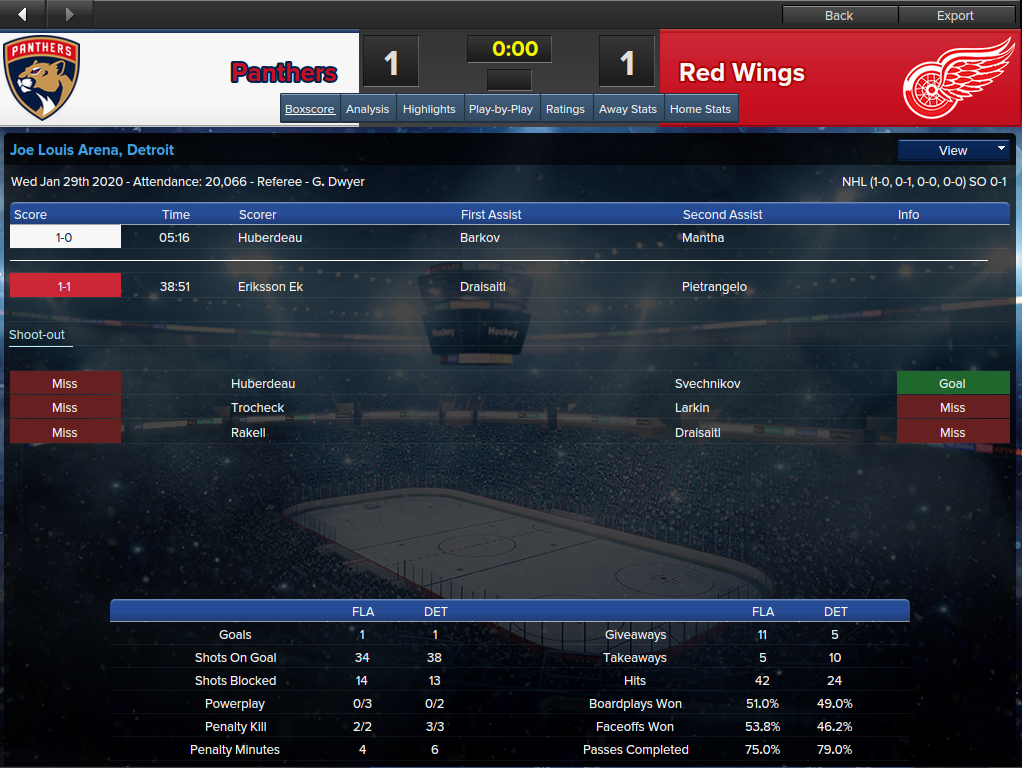
Task: Export the boxscore with Export button
Action: tap(955, 15)
